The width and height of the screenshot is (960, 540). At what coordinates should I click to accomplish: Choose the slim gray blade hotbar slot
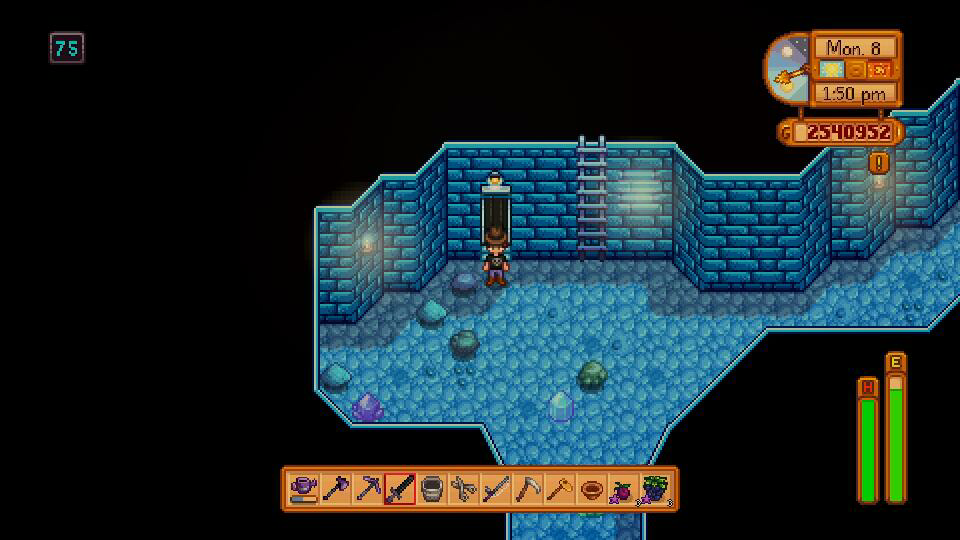tap(496, 489)
